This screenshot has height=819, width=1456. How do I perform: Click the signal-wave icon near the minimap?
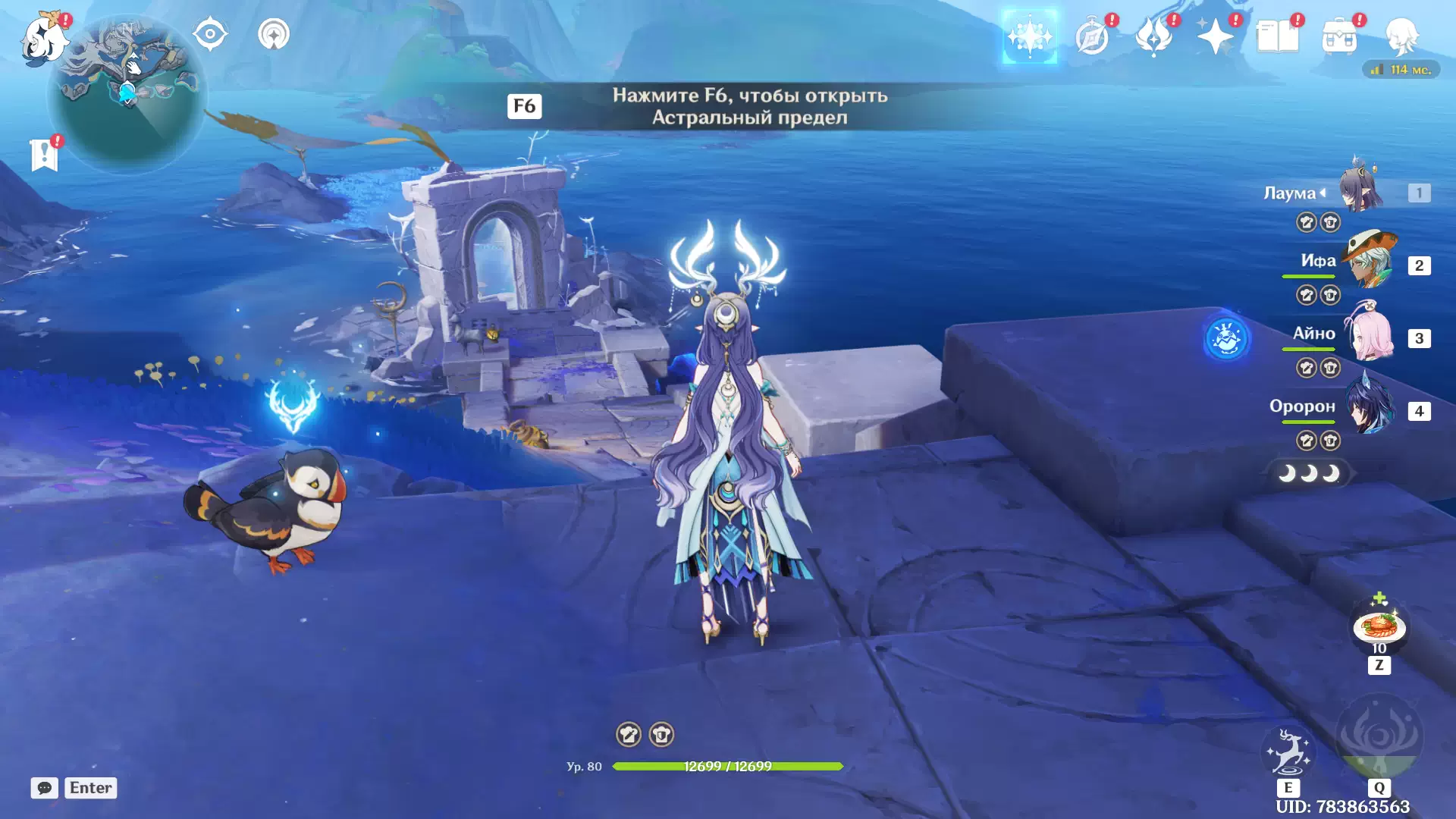tap(274, 34)
